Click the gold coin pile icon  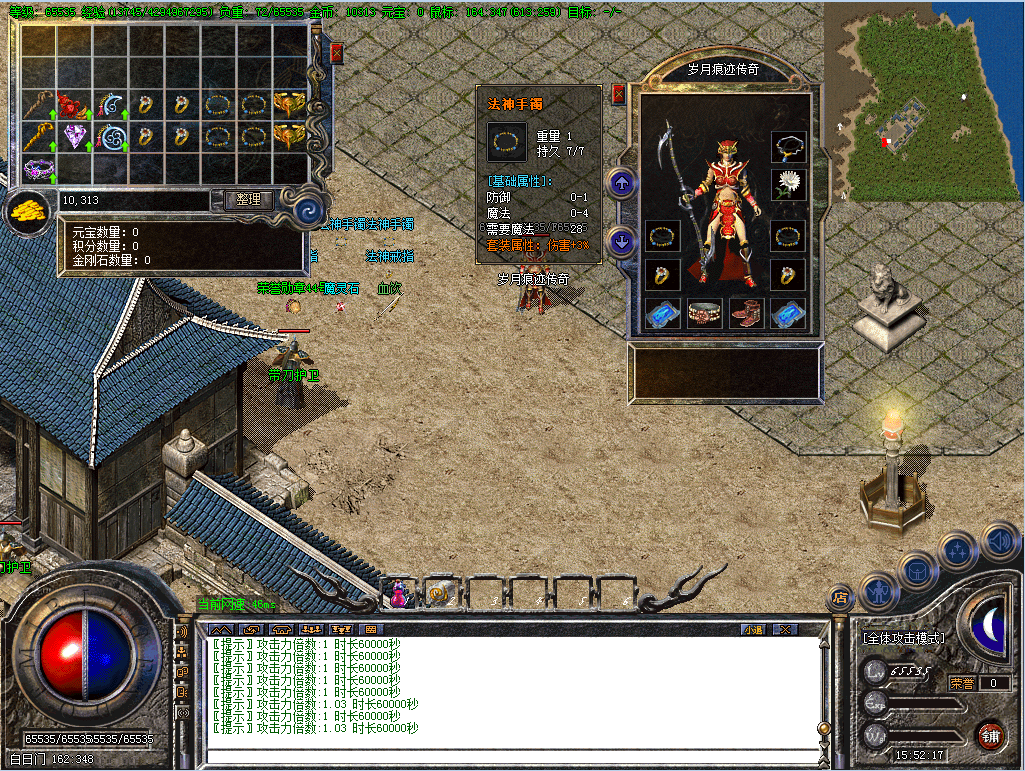27,210
